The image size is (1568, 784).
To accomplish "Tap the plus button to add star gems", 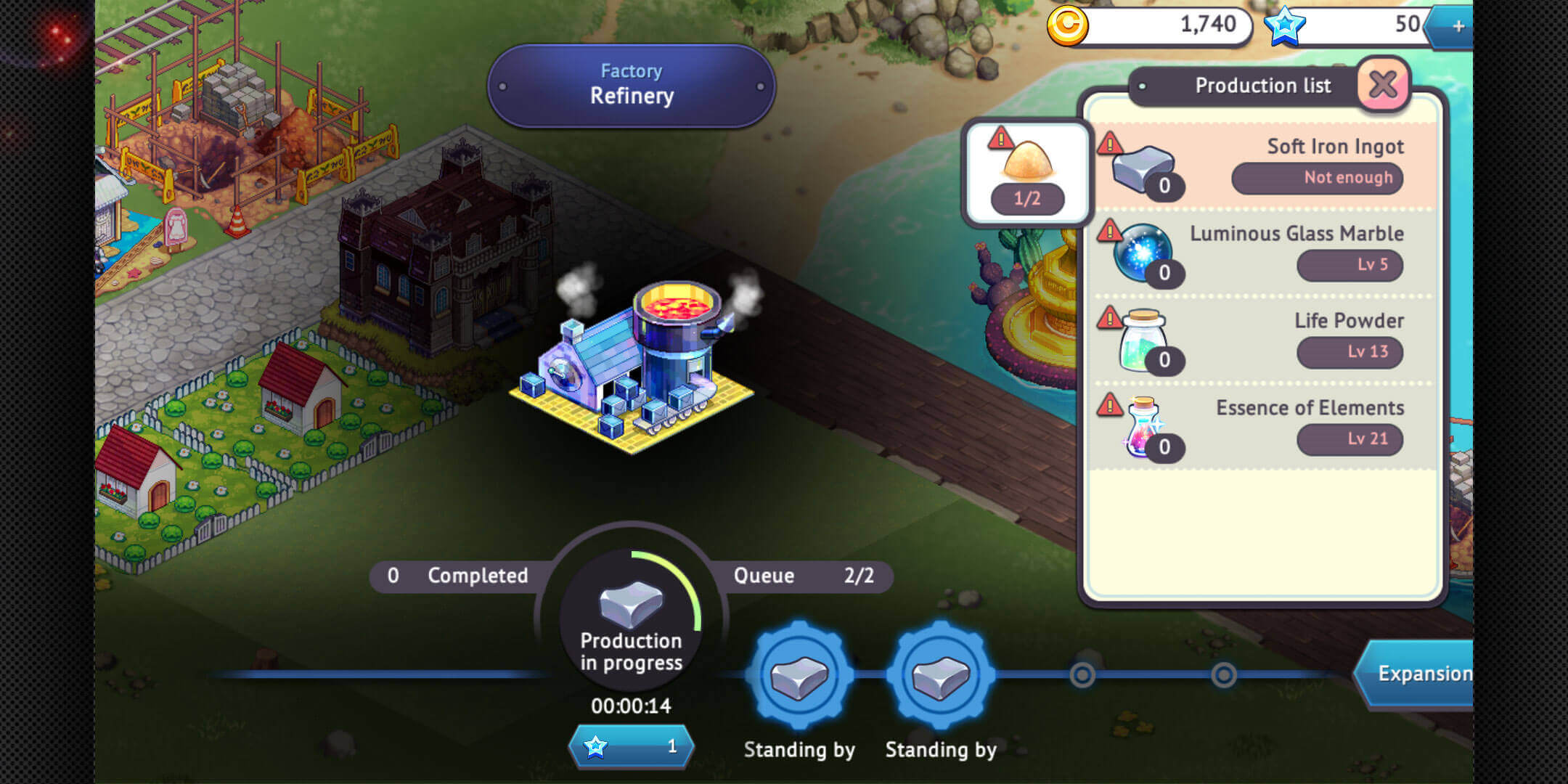I will tap(1457, 27).
